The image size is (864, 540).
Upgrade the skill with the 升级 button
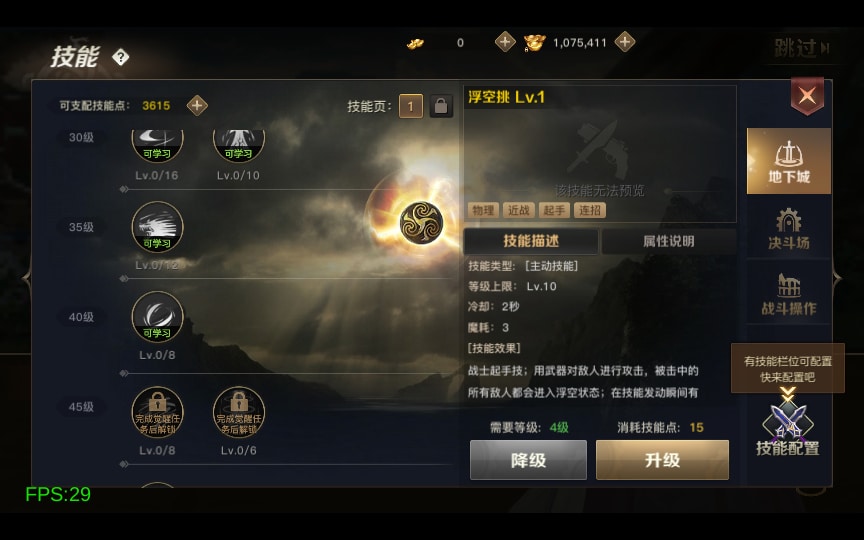click(x=662, y=460)
